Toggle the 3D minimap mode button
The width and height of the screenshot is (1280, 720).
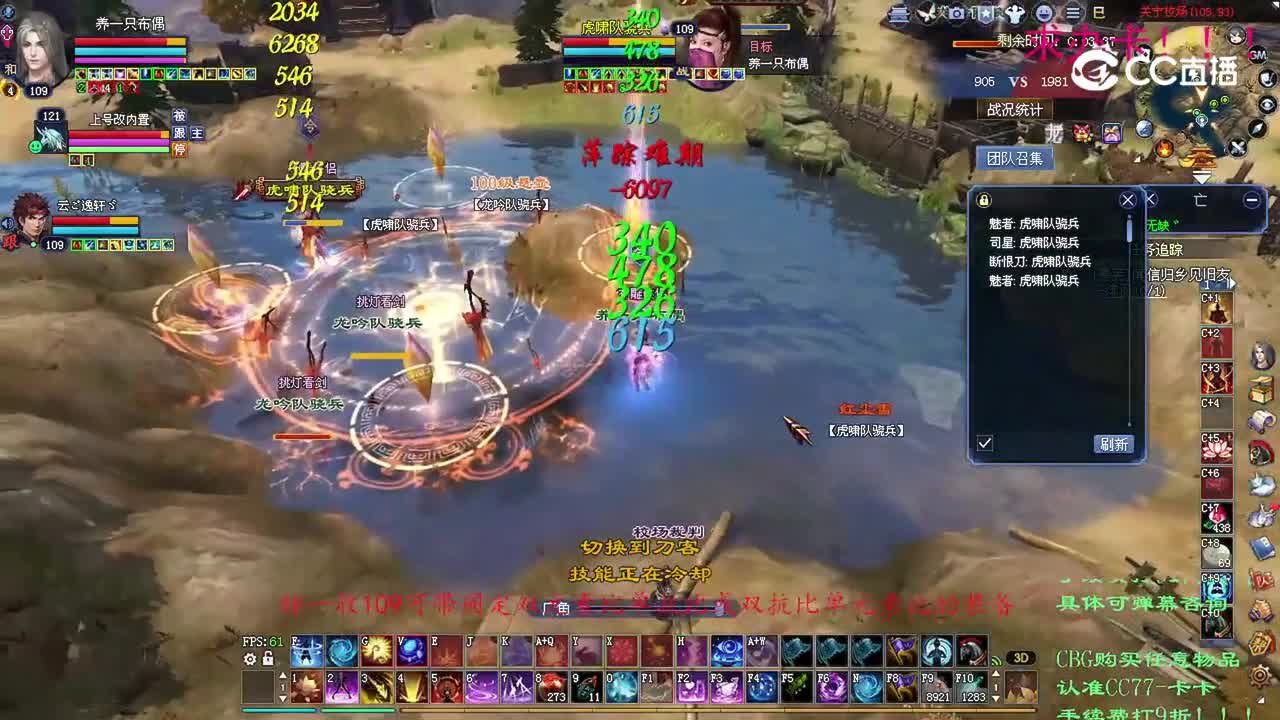pyautogui.click(x=1021, y=658)
